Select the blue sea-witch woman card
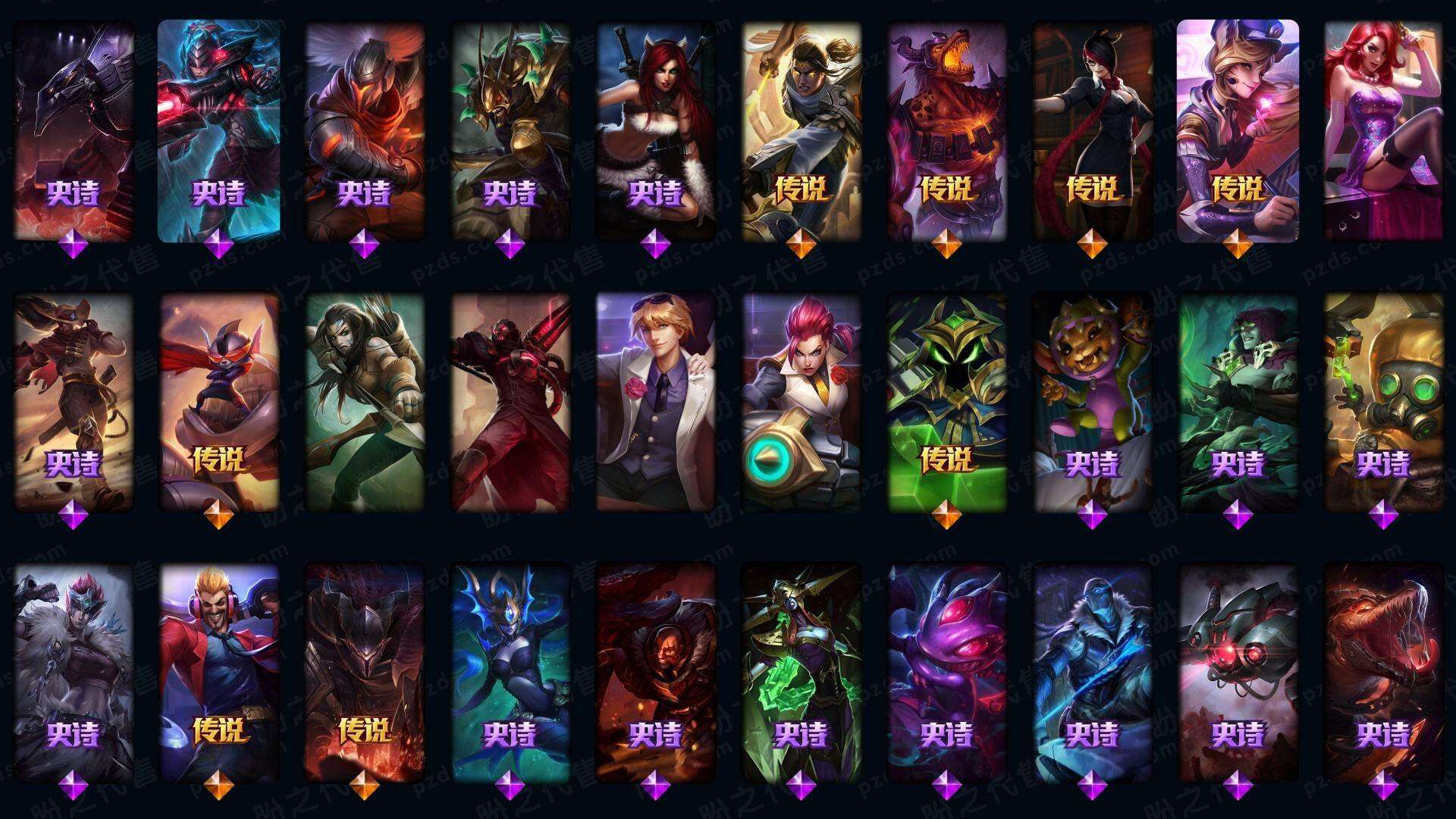 coord(510,671)
